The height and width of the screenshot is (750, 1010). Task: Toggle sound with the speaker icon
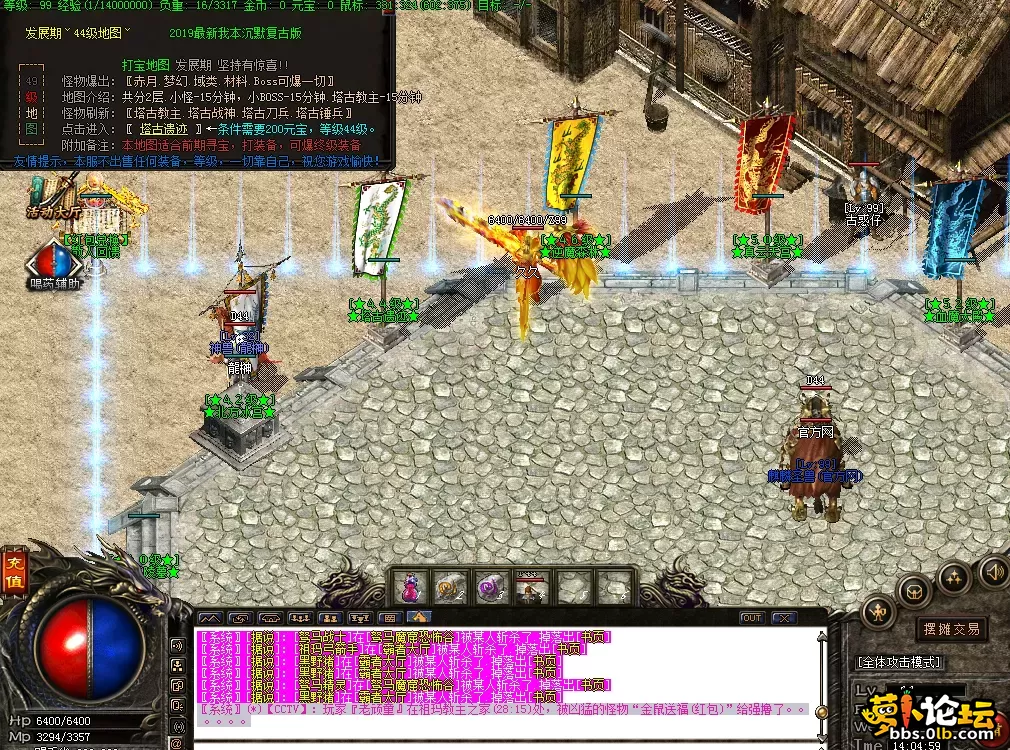click(993, 572)
